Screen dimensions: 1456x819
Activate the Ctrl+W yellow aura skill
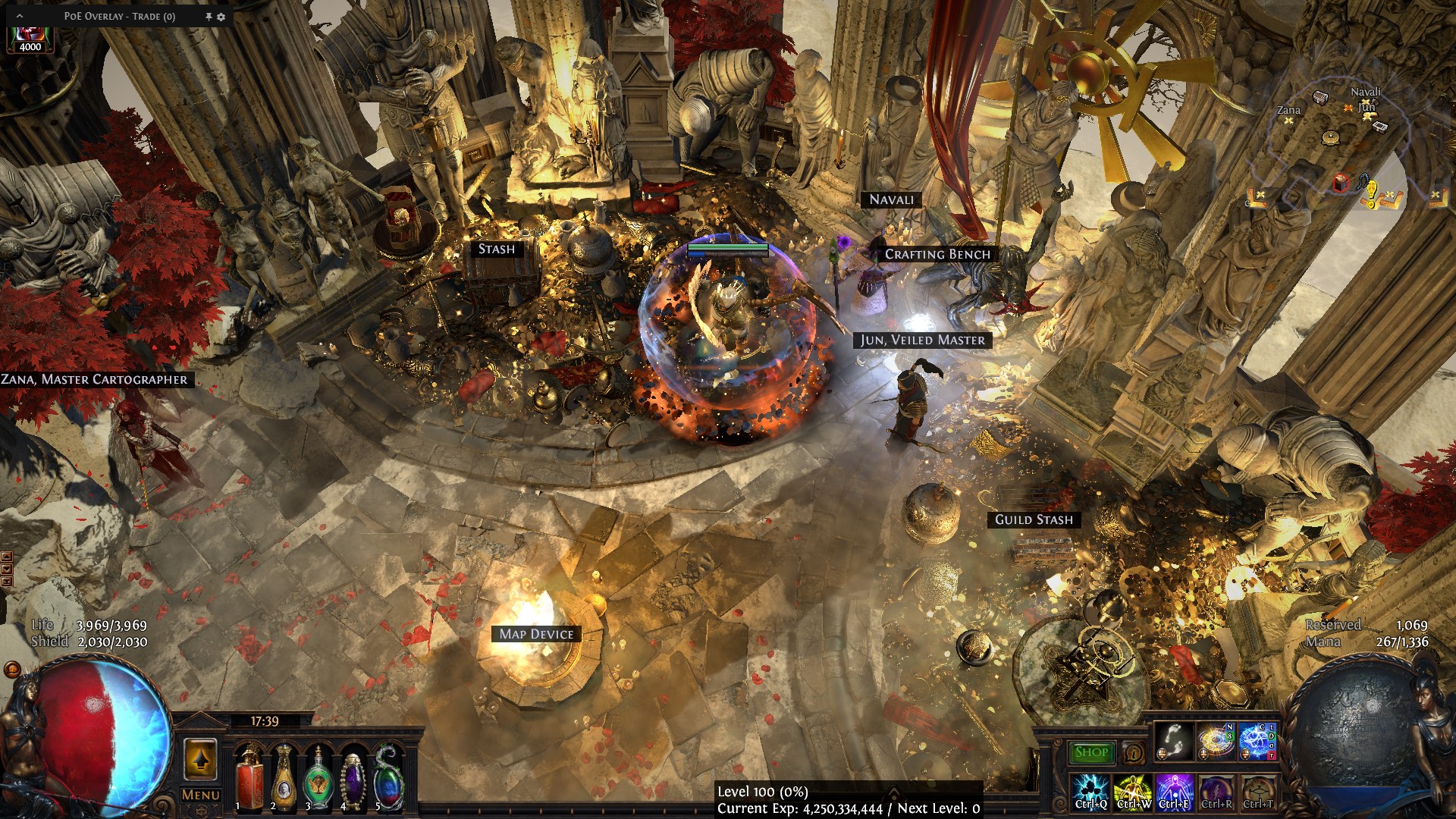click(x=1133, y=792)
